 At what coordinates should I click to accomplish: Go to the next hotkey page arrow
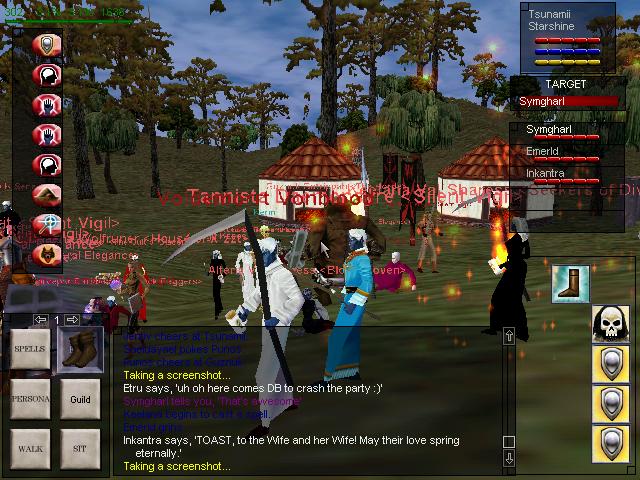72,320
